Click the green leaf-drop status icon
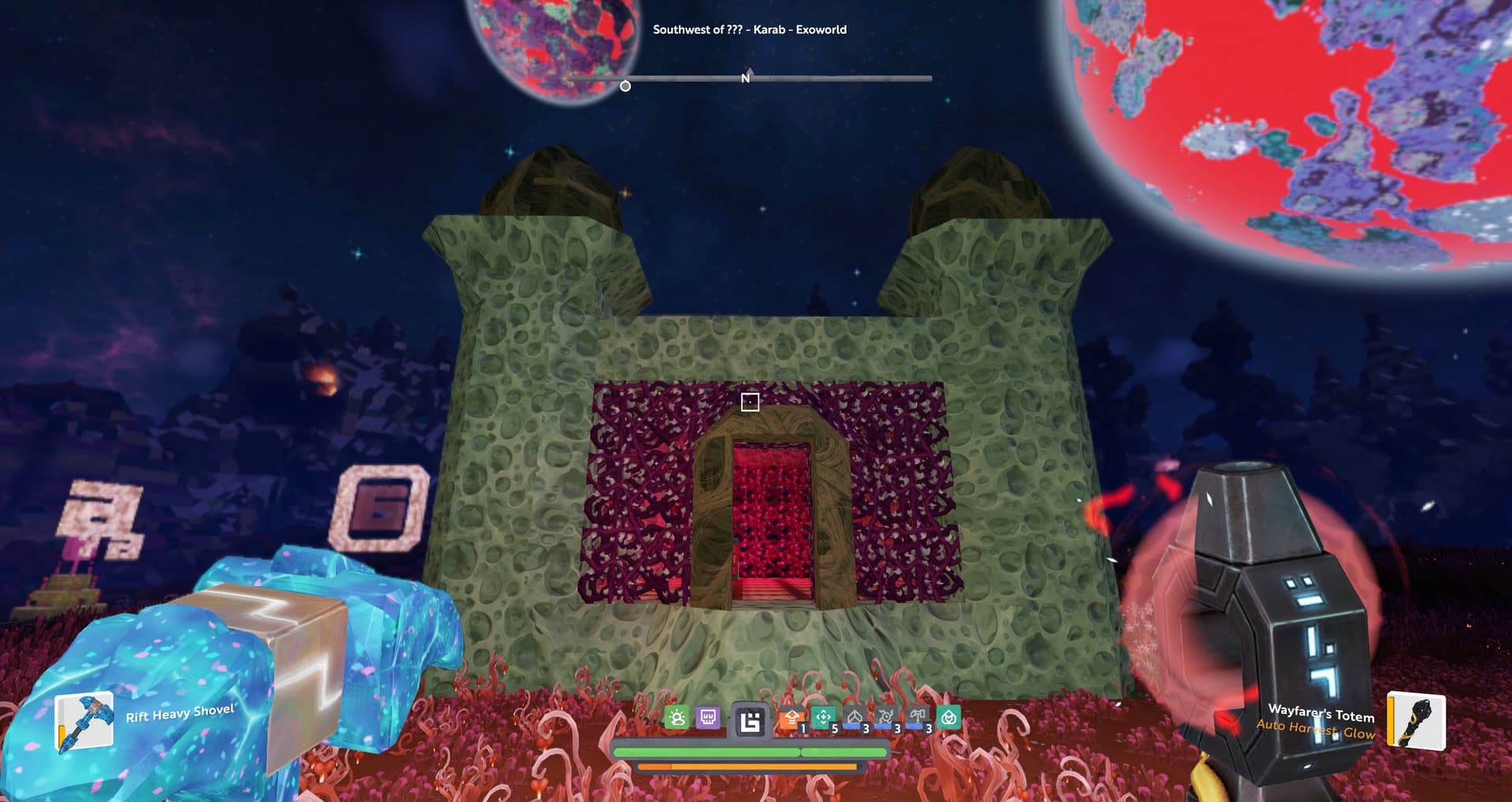 [x=949, y=718]
